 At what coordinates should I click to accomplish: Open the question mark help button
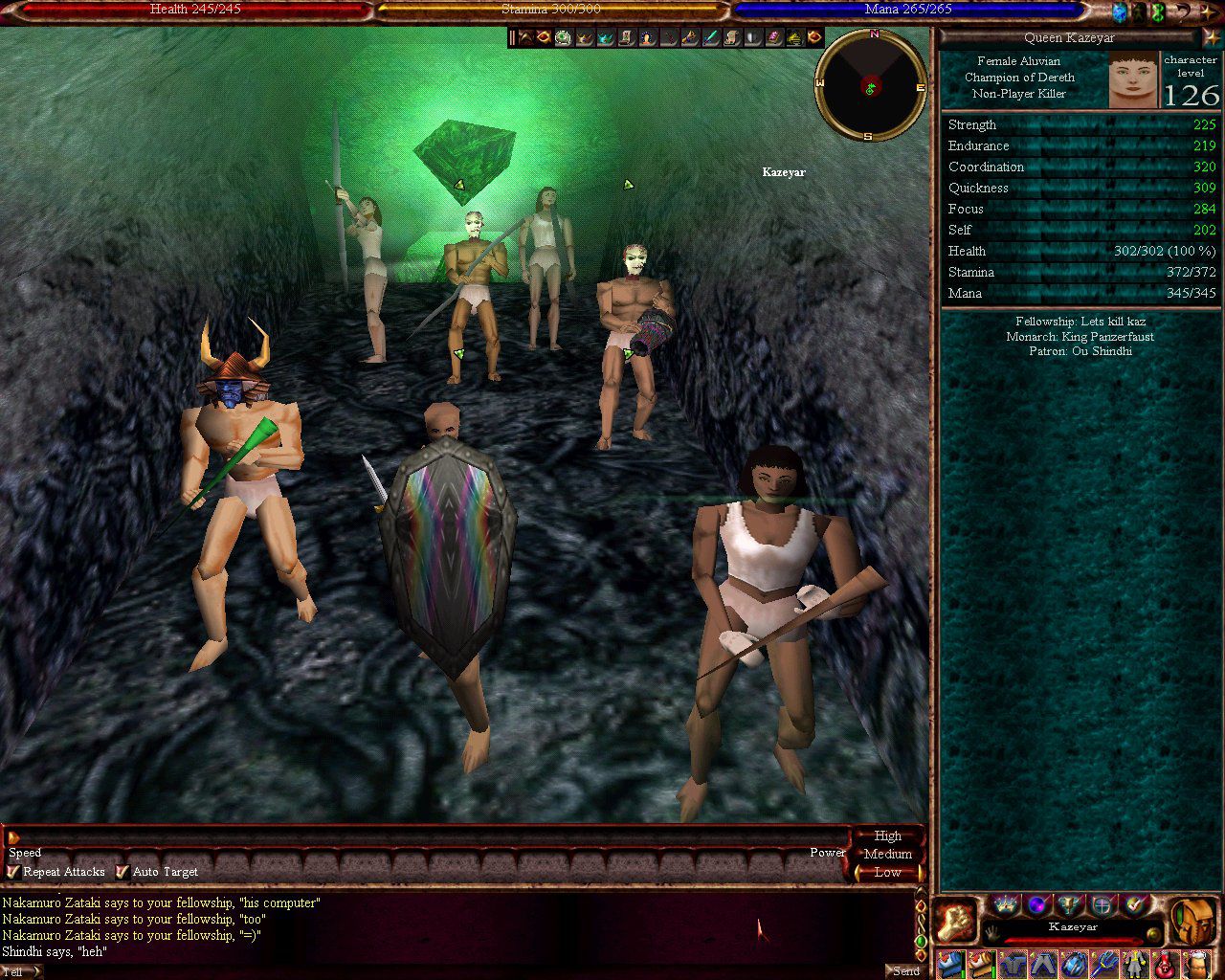pyautogui.click(x=1183, y=11)
